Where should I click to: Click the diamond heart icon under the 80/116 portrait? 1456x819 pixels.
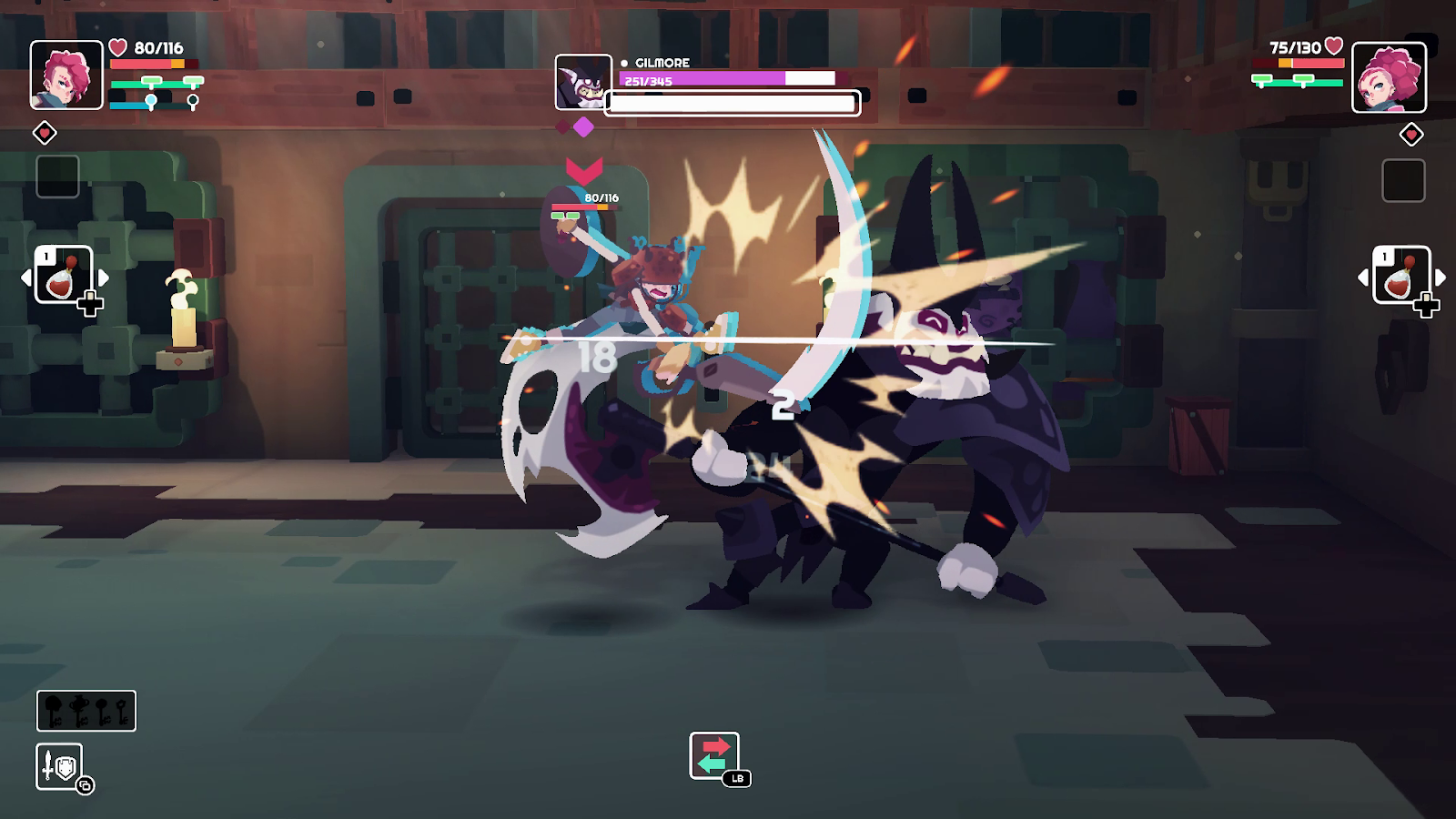tap(45, 134)
